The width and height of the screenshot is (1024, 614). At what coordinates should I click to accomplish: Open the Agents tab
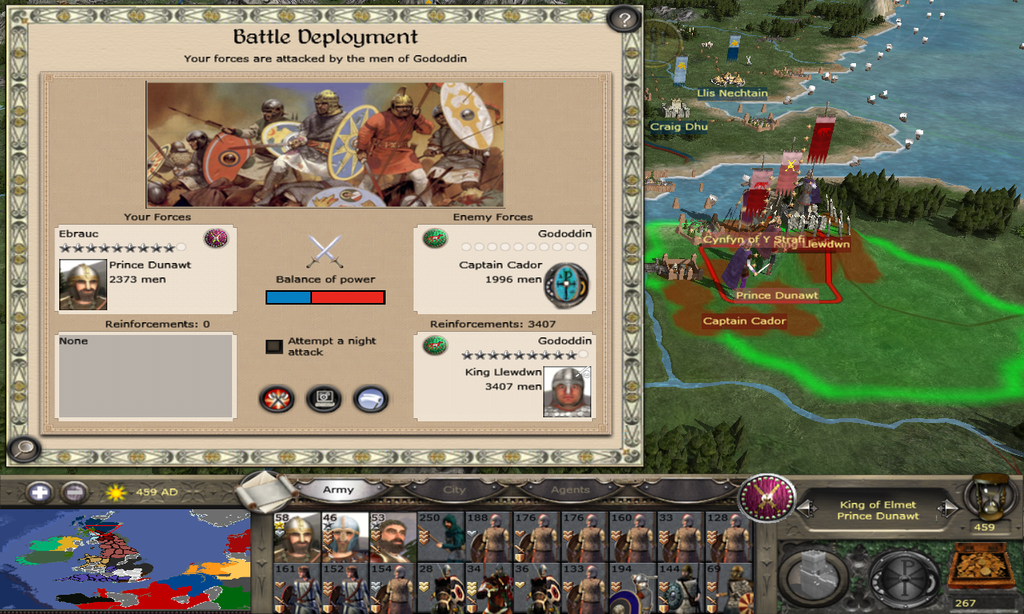click(x=570, y=490)
